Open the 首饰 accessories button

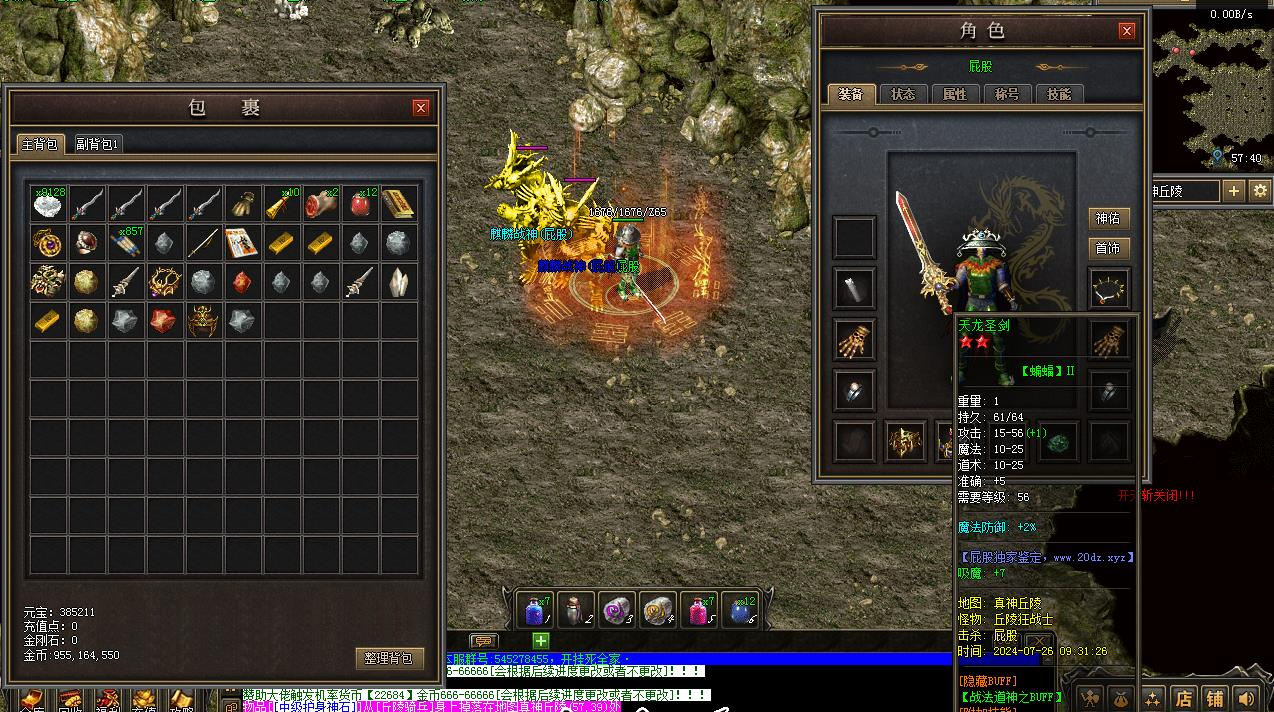1108,248
